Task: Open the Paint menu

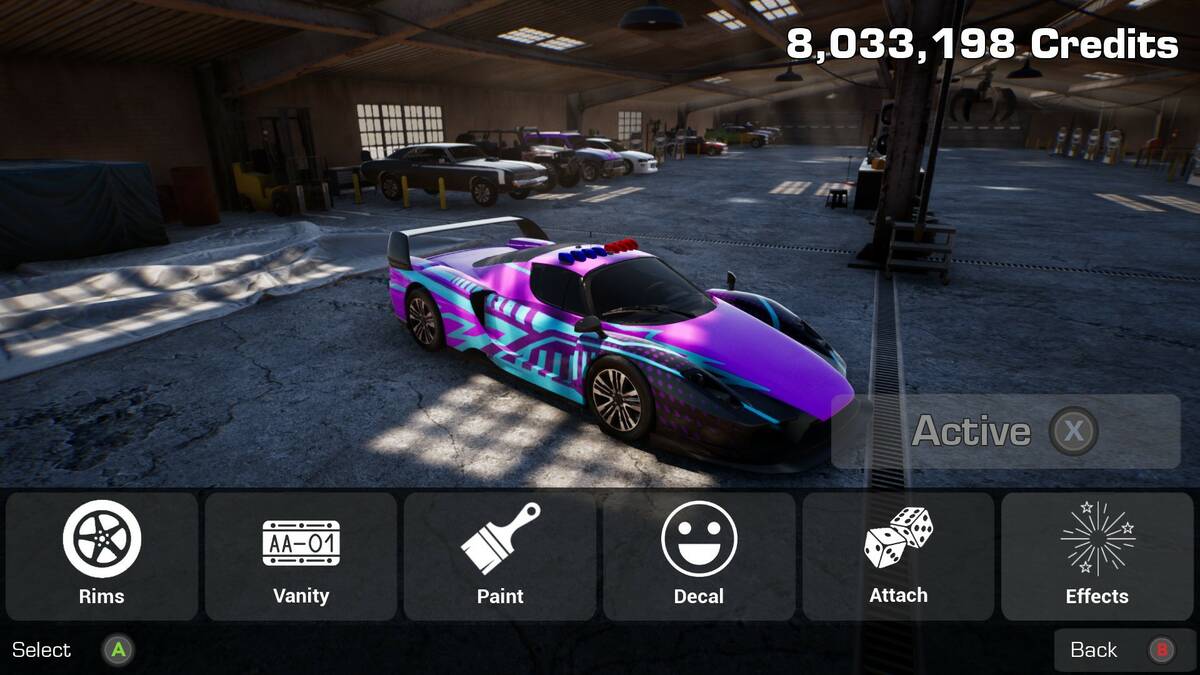Action: (x=500, y=556)
